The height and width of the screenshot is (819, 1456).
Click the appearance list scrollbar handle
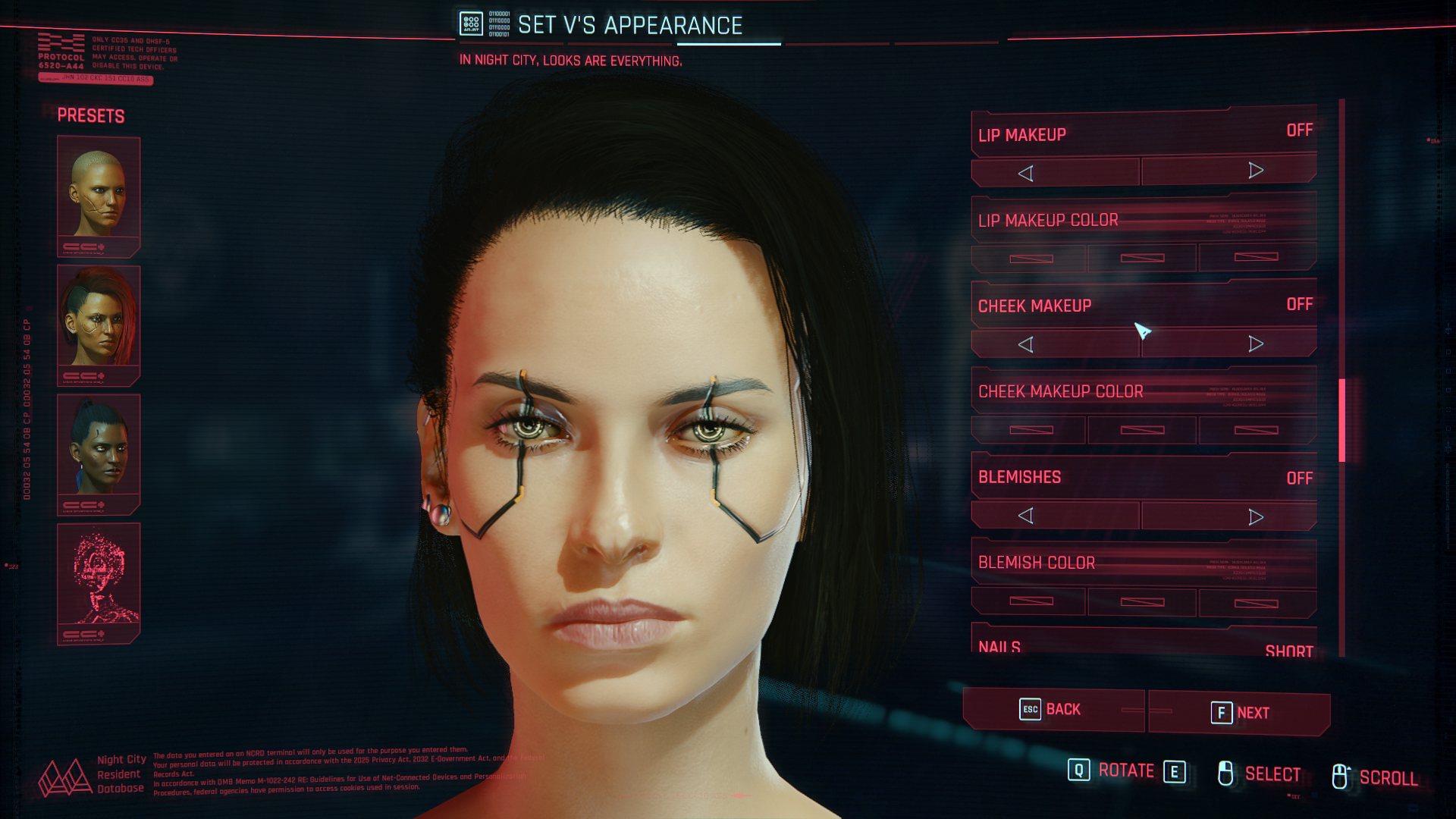click(x=1341, y=420)
